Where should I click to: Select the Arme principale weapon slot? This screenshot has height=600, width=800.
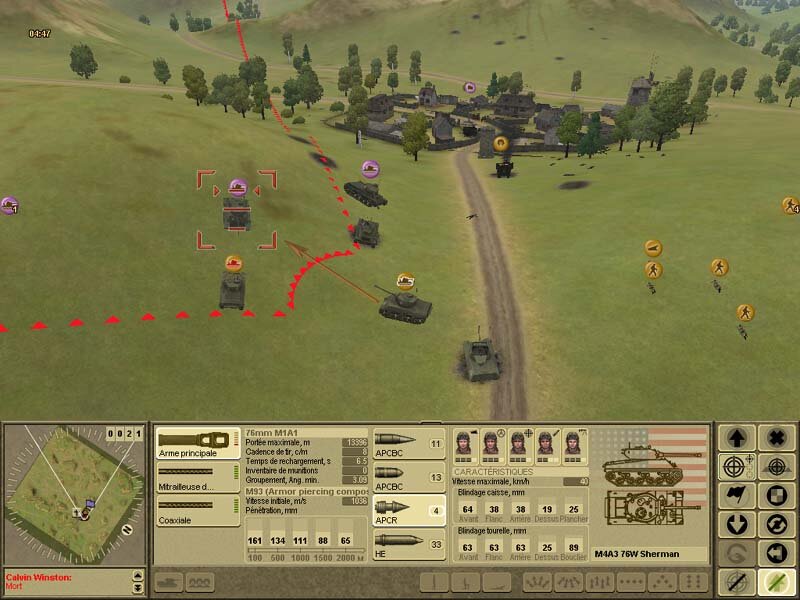(198, 443)
